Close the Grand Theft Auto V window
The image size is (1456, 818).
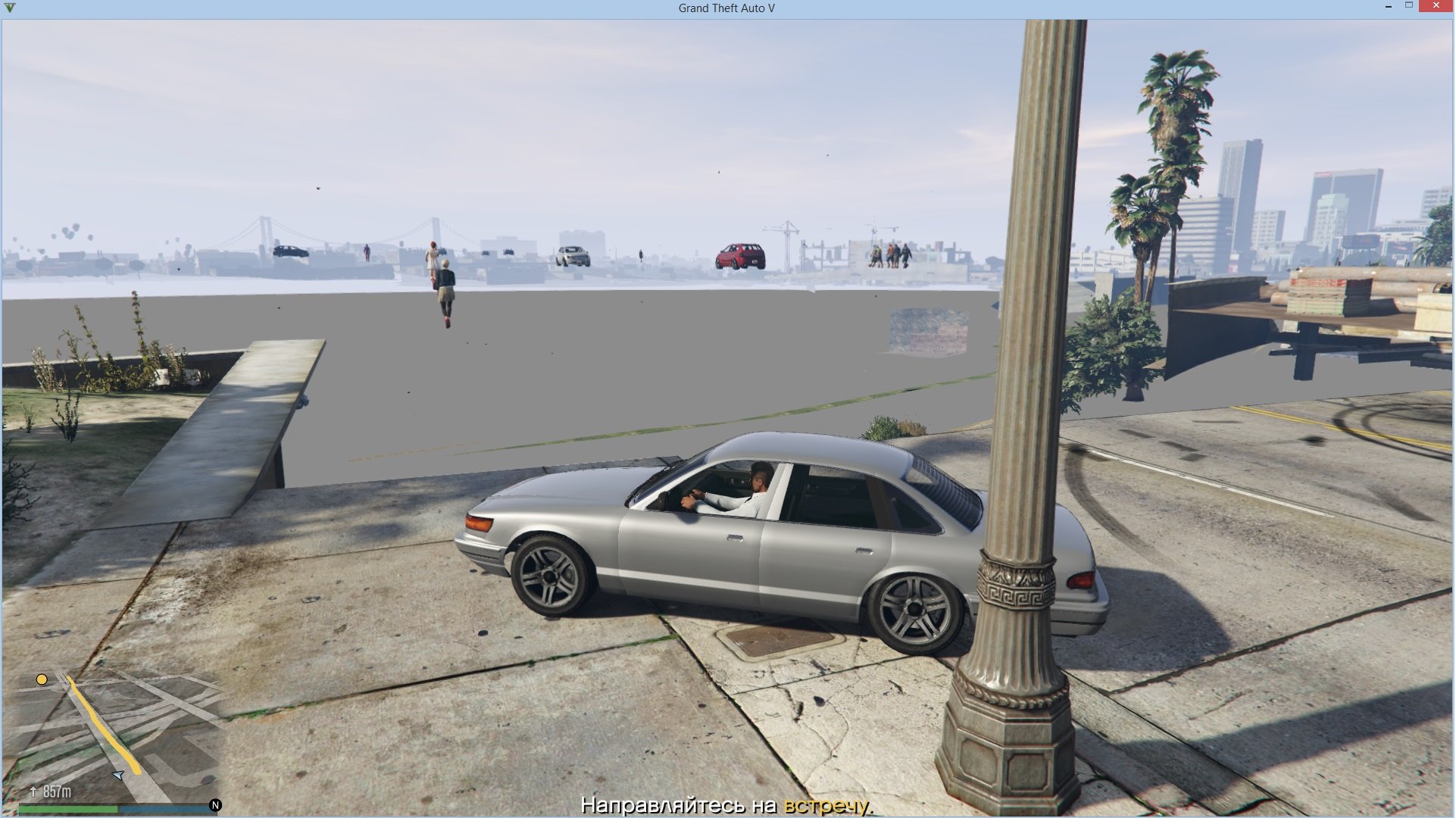click(1436, 7)
